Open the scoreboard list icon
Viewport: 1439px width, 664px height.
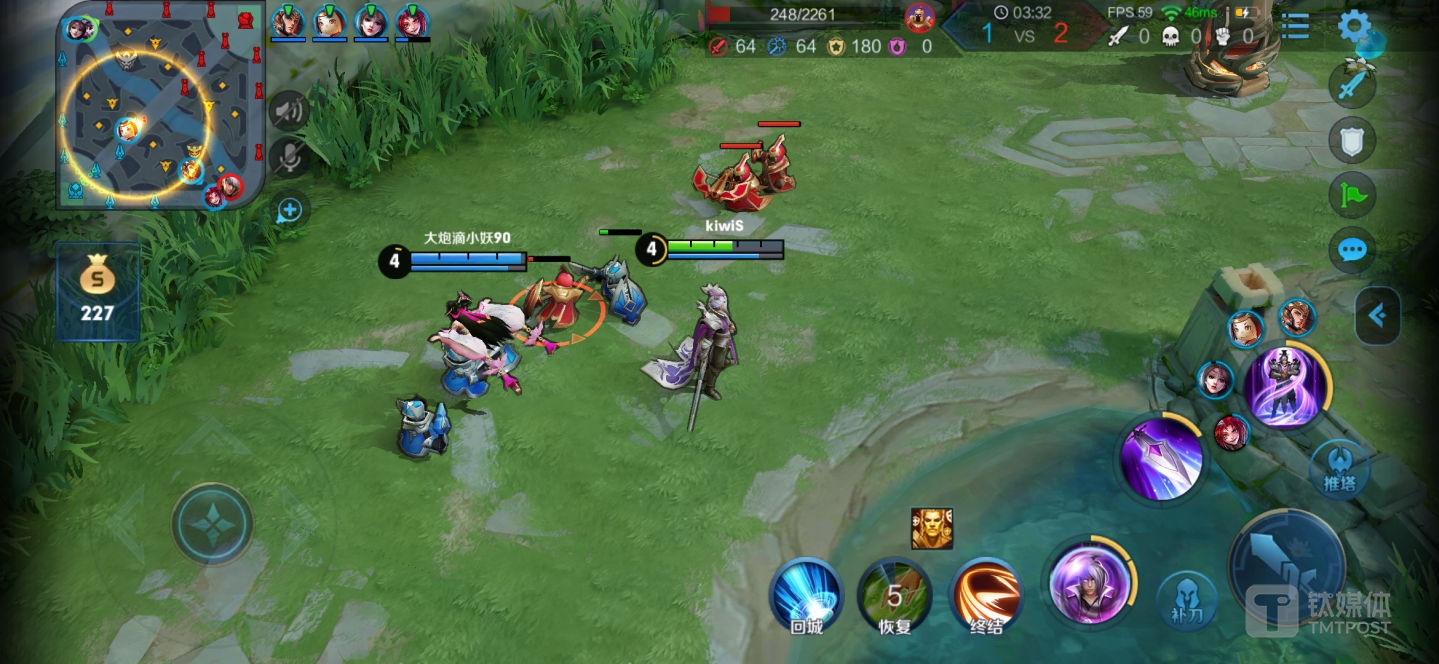(1295, 27)
